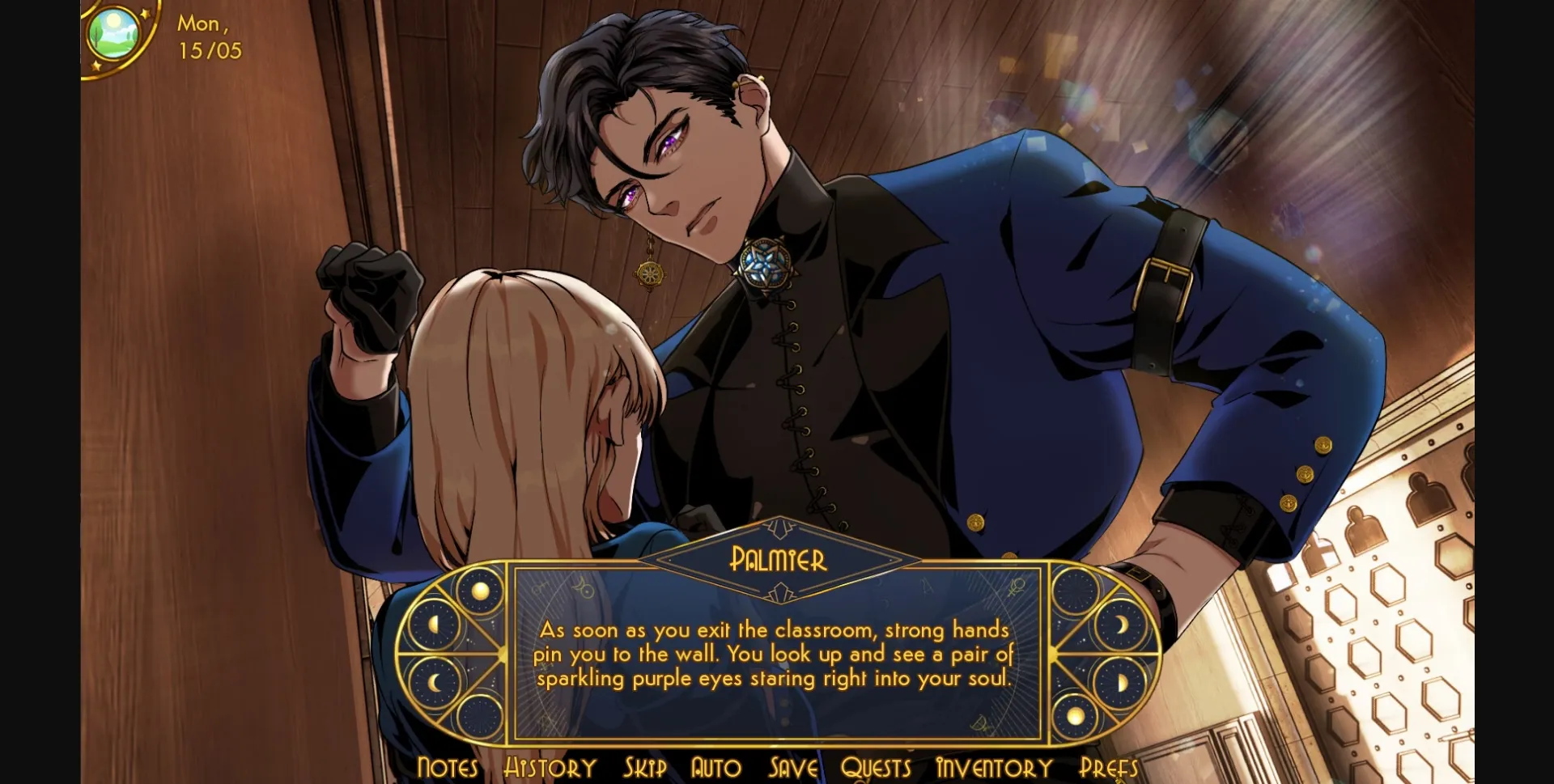The height and width of the screenshot is (784, 1554).
Task: Select the crescent moon emblem on left frame
Action: pos(433,680)
